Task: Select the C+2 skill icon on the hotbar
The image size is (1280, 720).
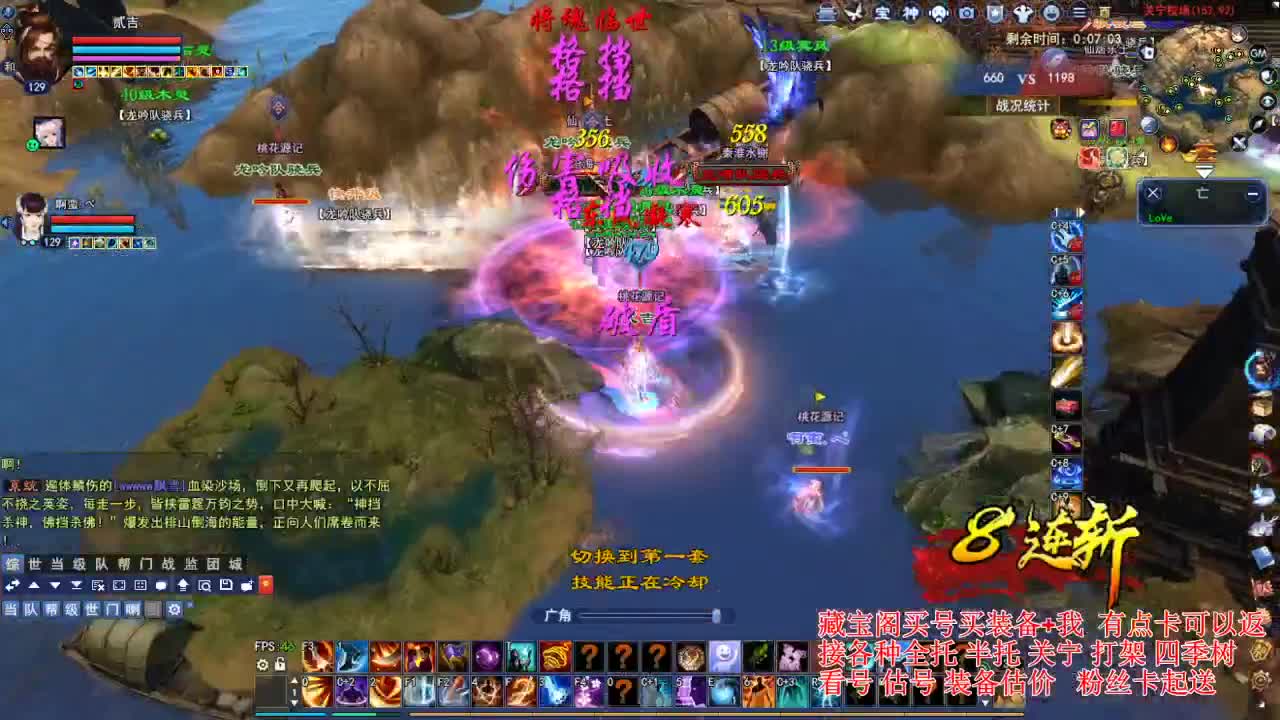Action: click(350, 691)
